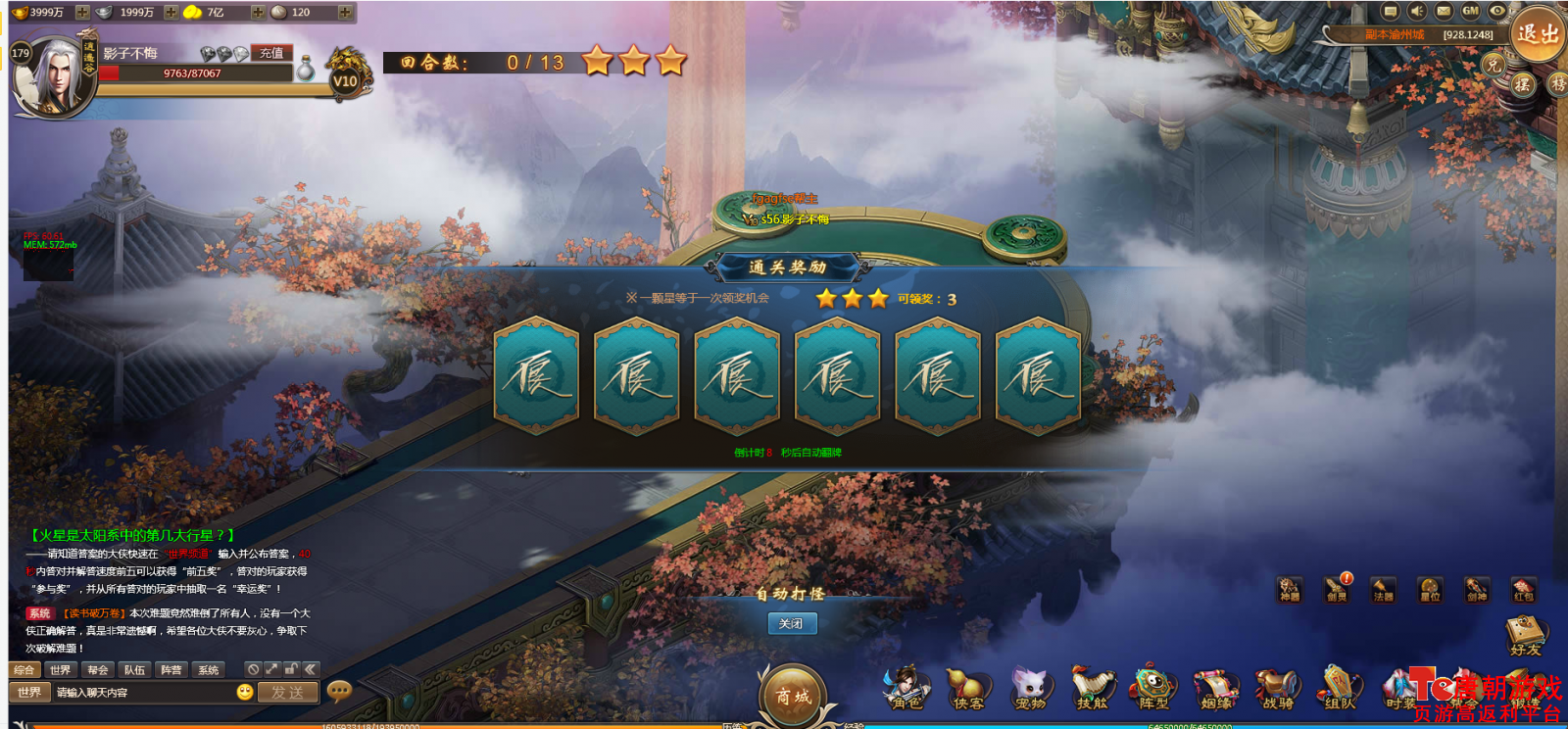Open the 战骑 mount menu

1278,689
